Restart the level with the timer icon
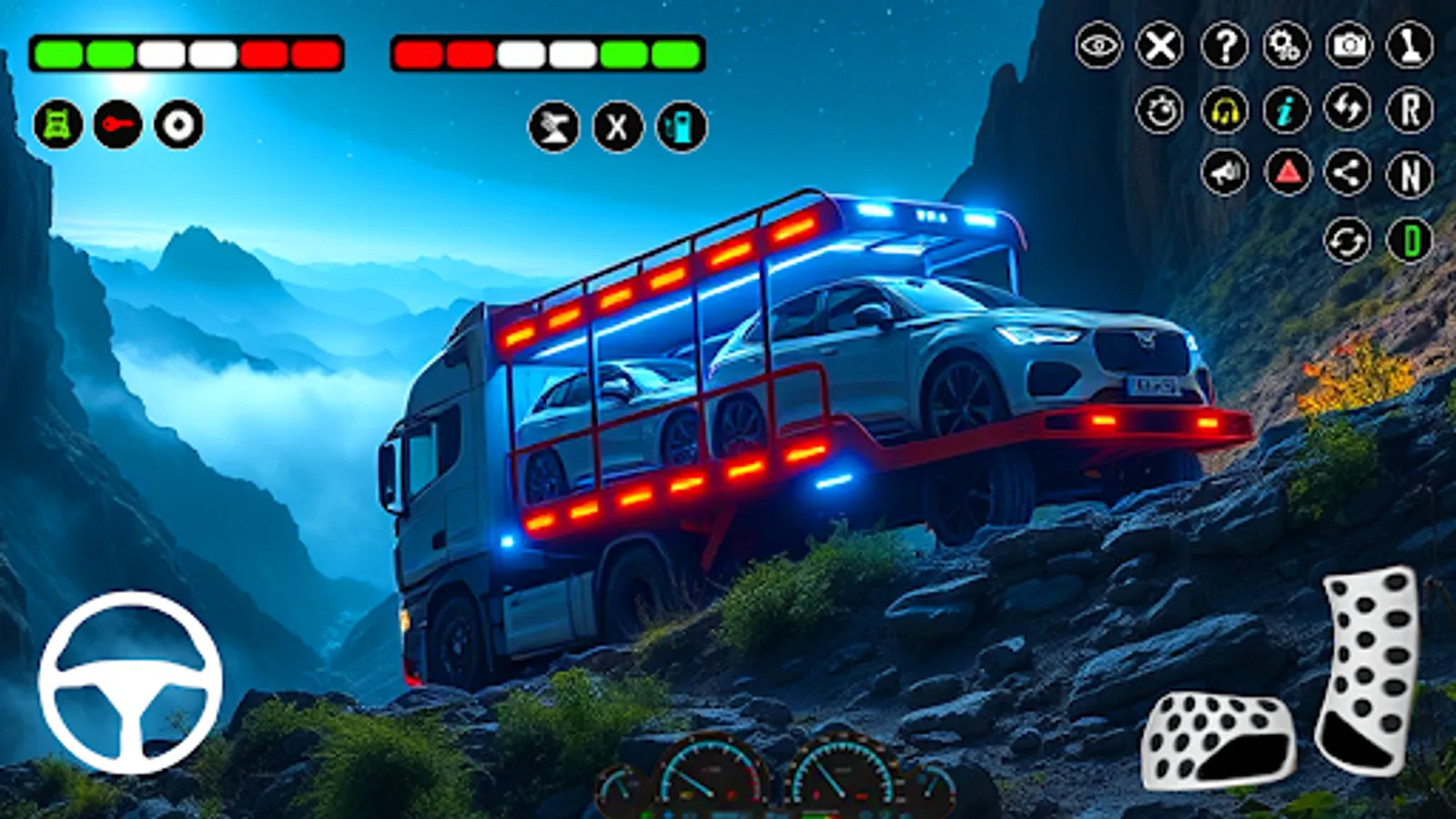Screen dimensions: 1456x819 pos(1162,111)
